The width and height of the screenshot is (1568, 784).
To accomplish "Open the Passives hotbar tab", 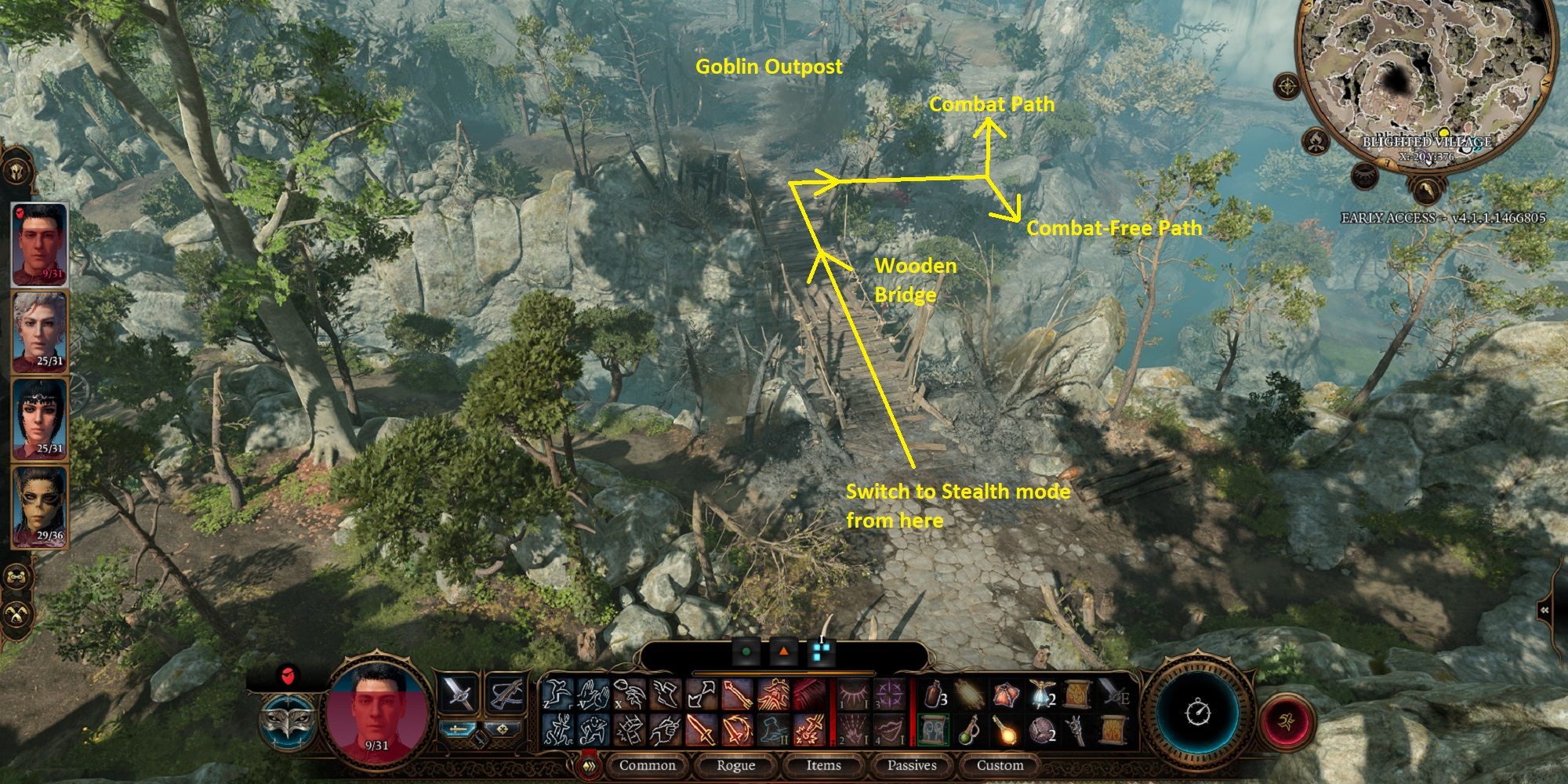I will [912, 766].
